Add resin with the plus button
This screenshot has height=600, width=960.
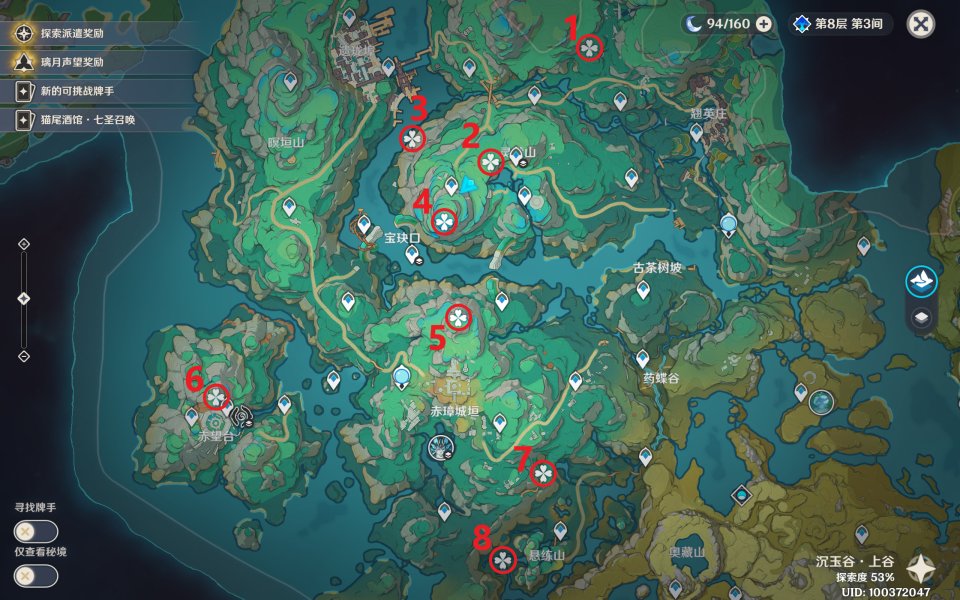(x=763, y=24)
